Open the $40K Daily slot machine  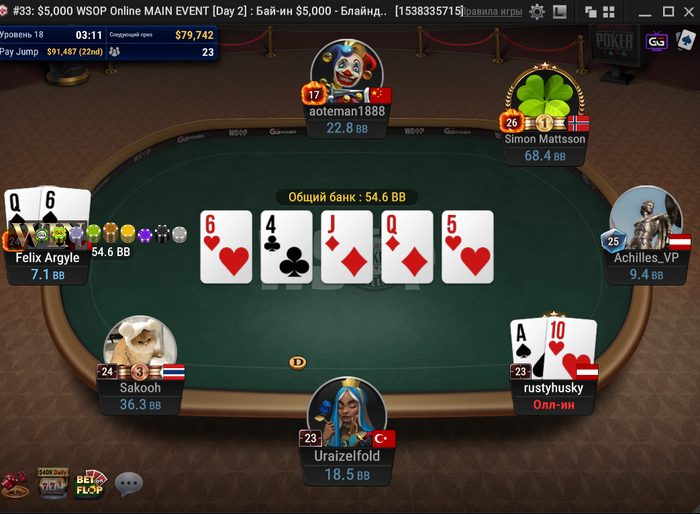pos(52,484)
